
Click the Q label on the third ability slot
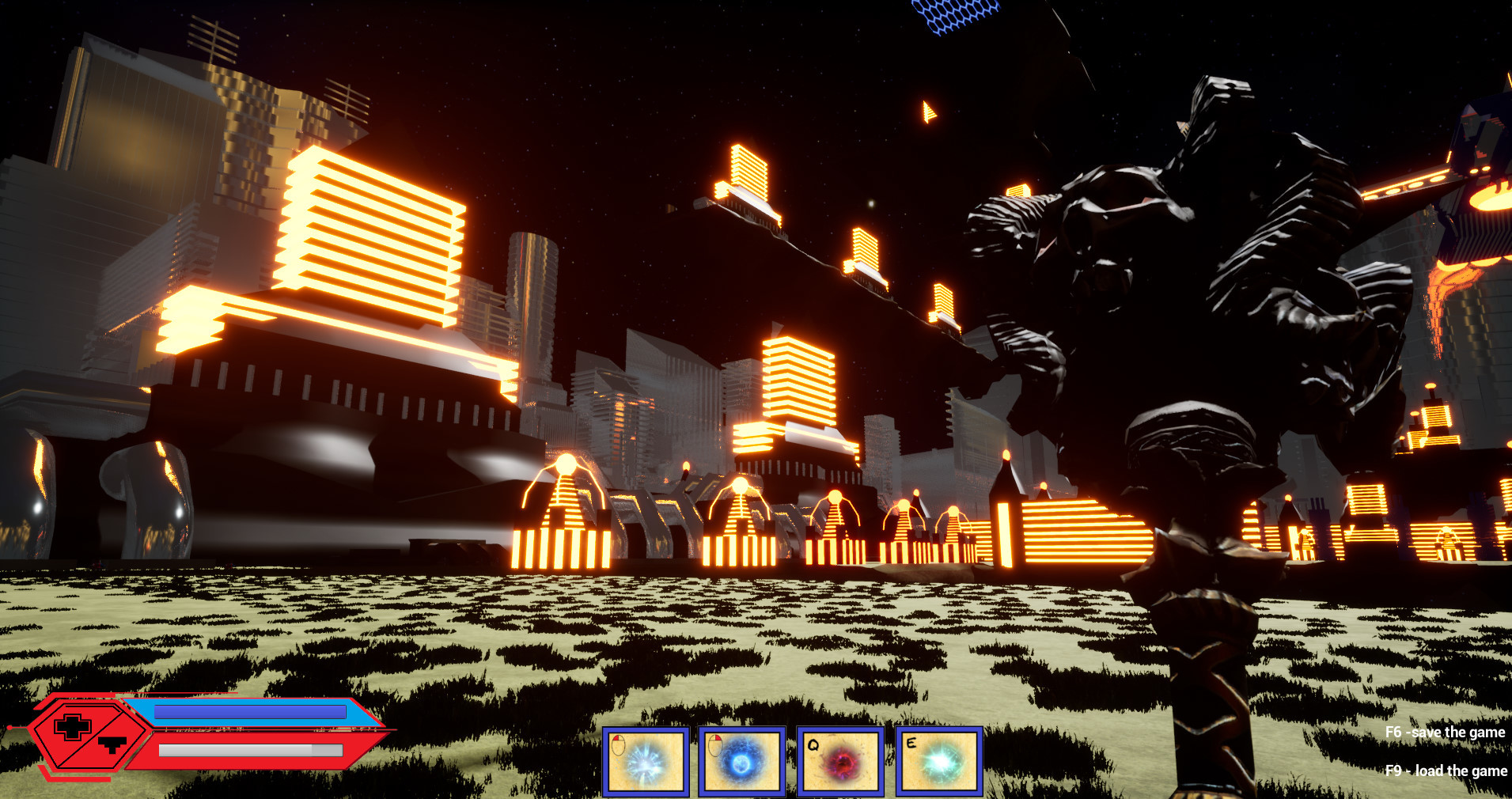pyautogui.click(x=813, y=745)
